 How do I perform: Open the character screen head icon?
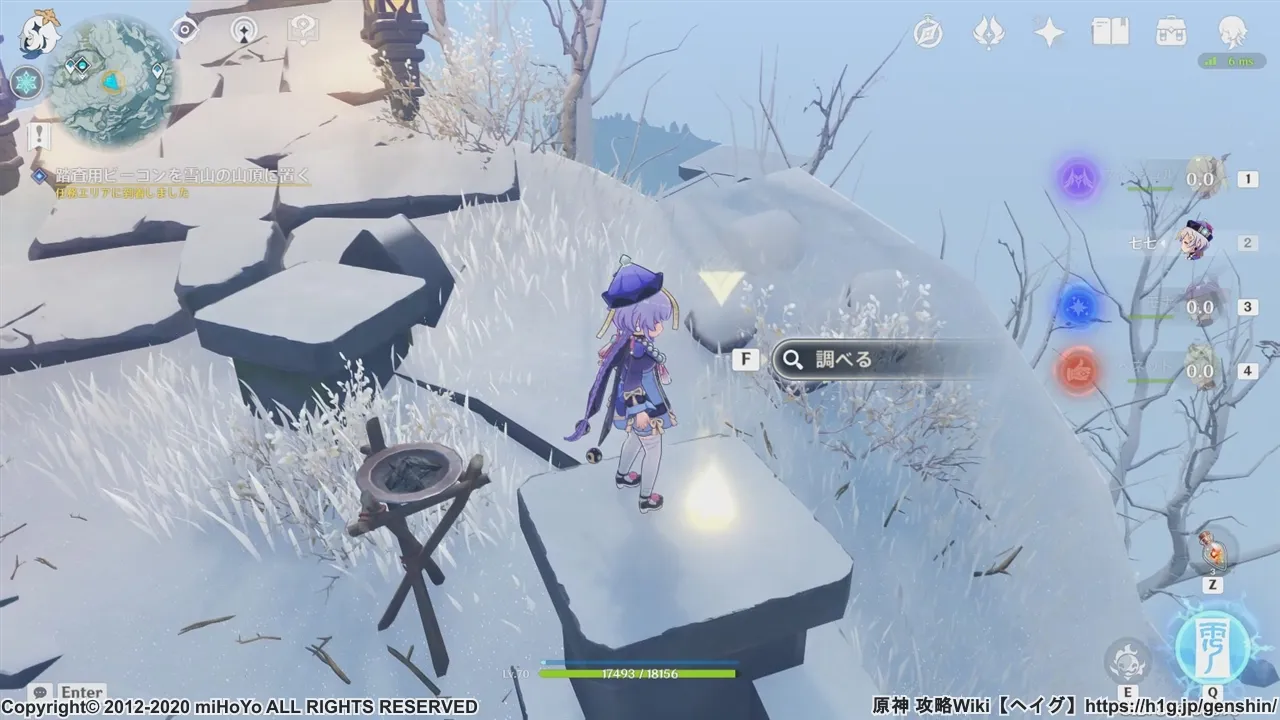tap(1232, 33)
